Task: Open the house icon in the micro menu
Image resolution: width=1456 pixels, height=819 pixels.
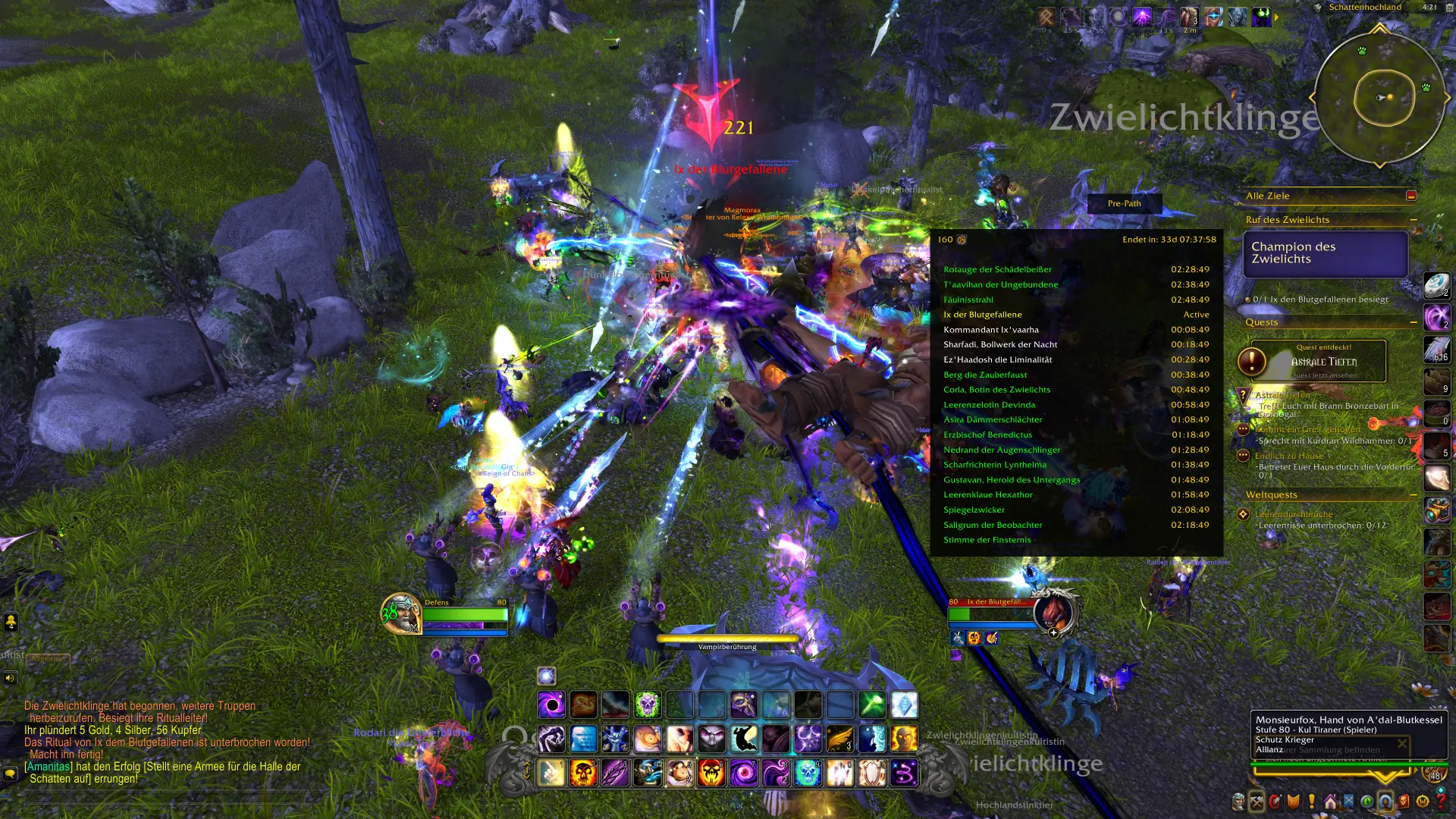Action: click(1330, 800)
